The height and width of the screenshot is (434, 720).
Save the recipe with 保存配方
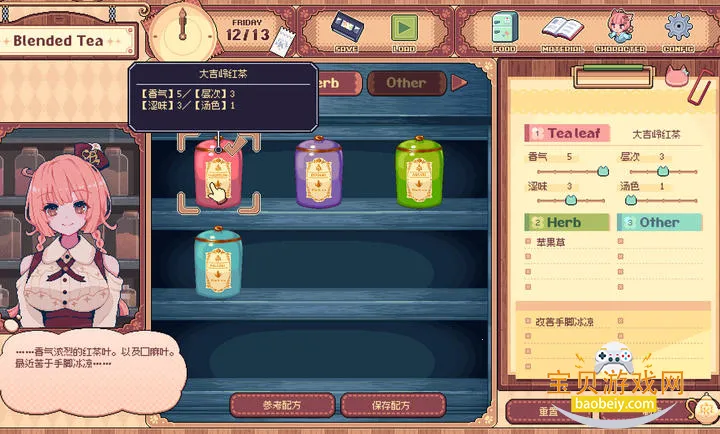(x=392, y=405)
